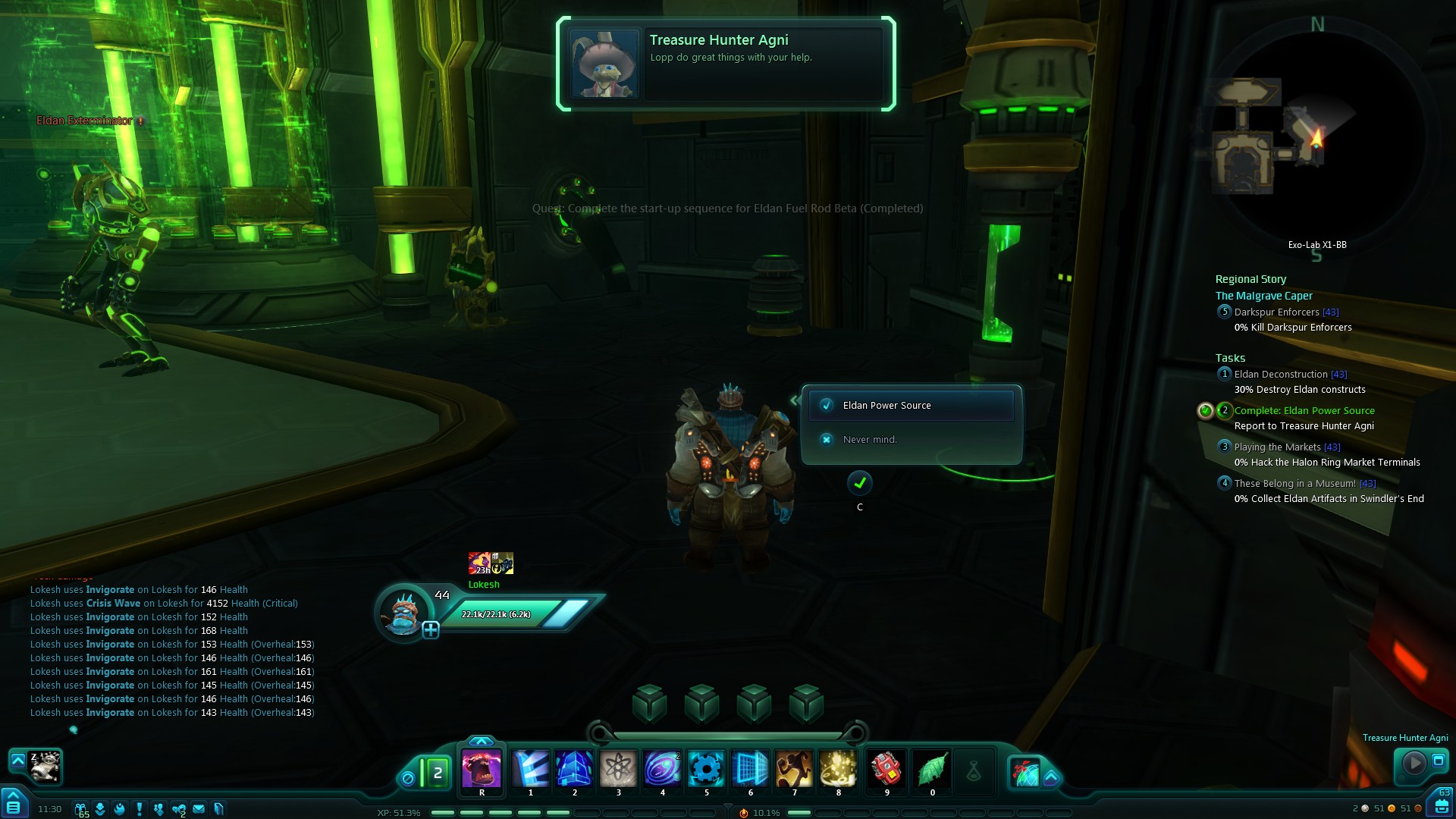Click the gift box icon showing 65
This screenshot has width=1456, height=819.
pos(80,809)
